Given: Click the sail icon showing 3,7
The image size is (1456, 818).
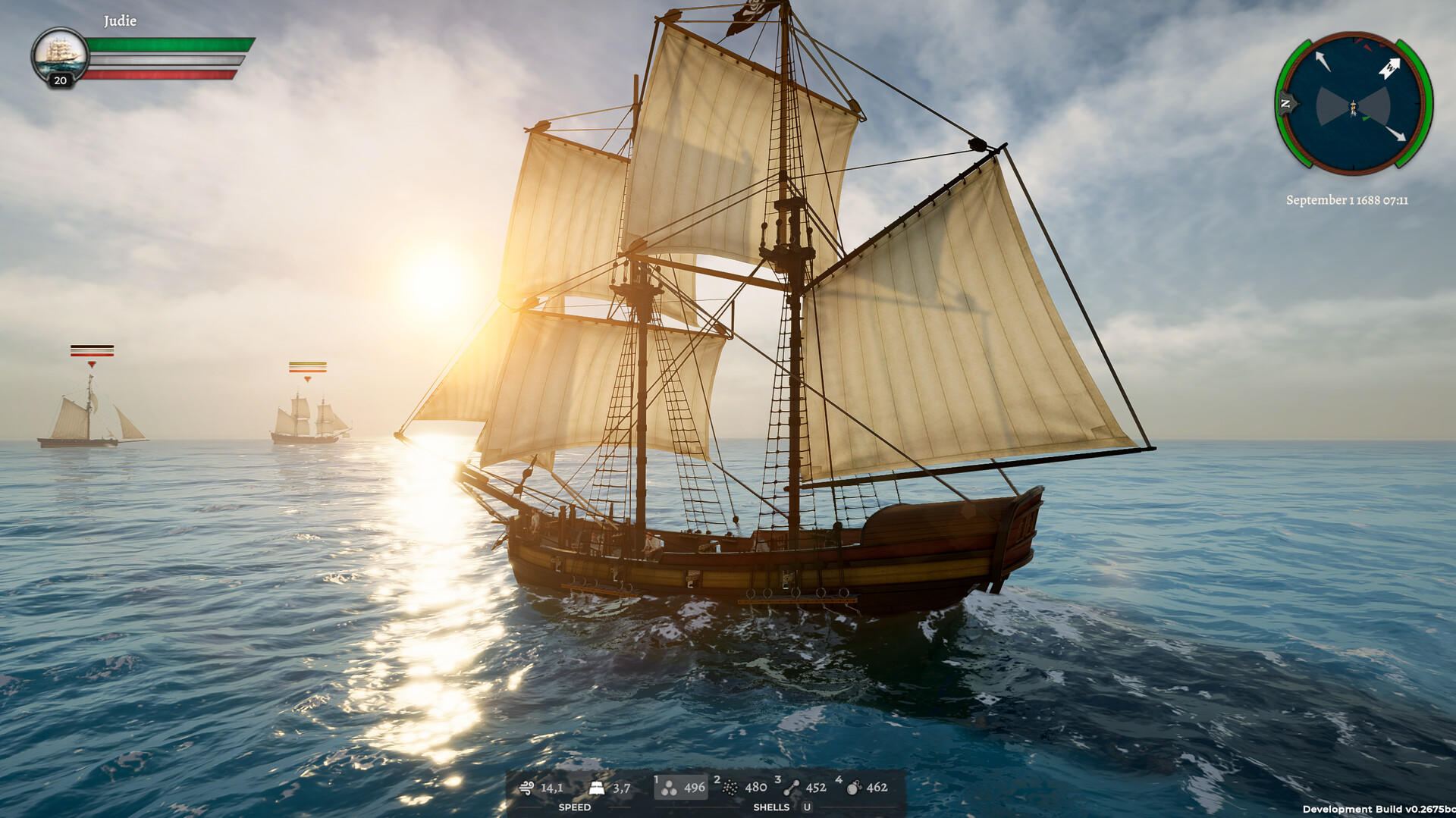Looking at the screenshot, I should [597, 787].
